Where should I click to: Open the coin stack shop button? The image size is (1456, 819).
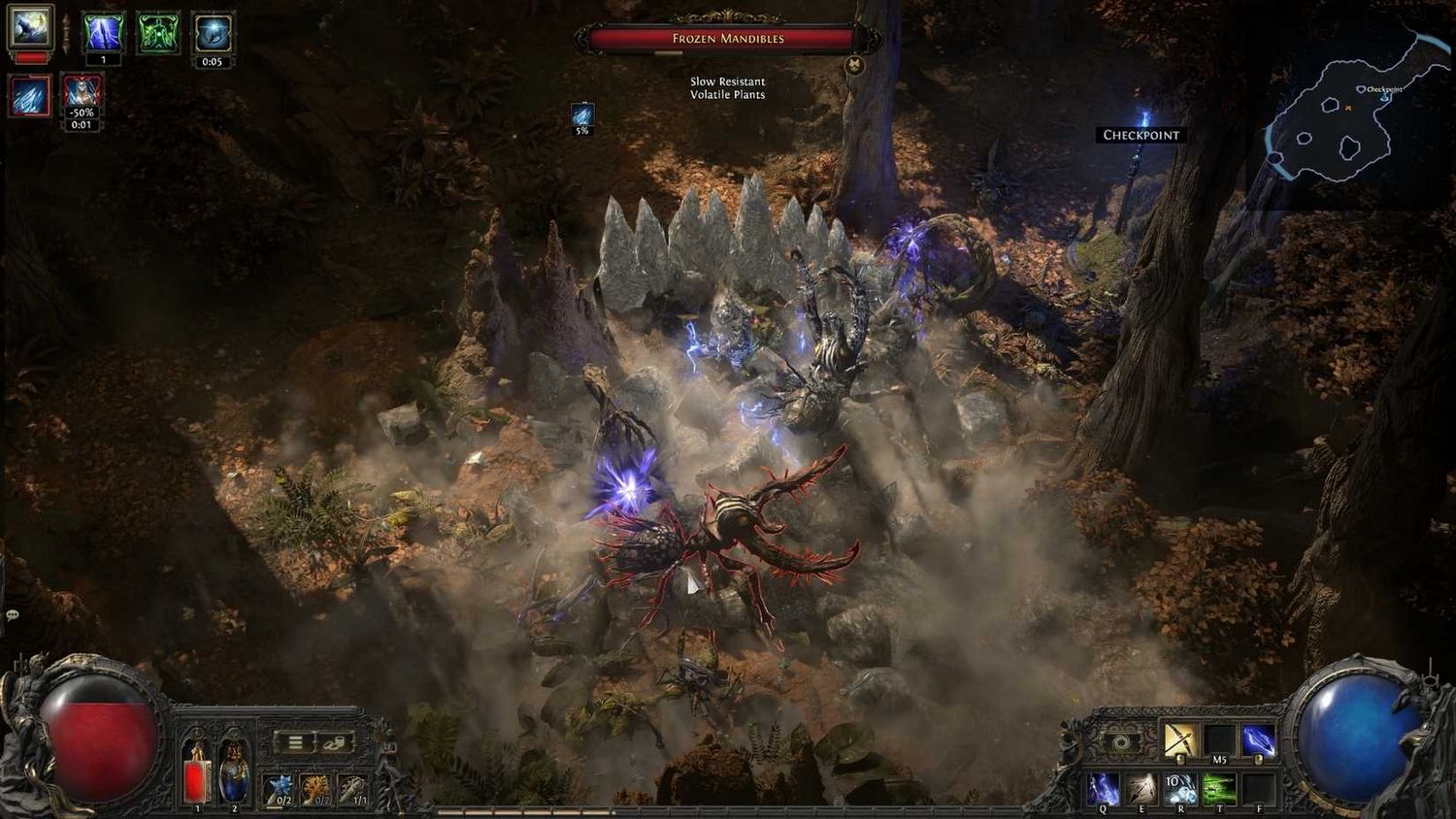(334, 742)
